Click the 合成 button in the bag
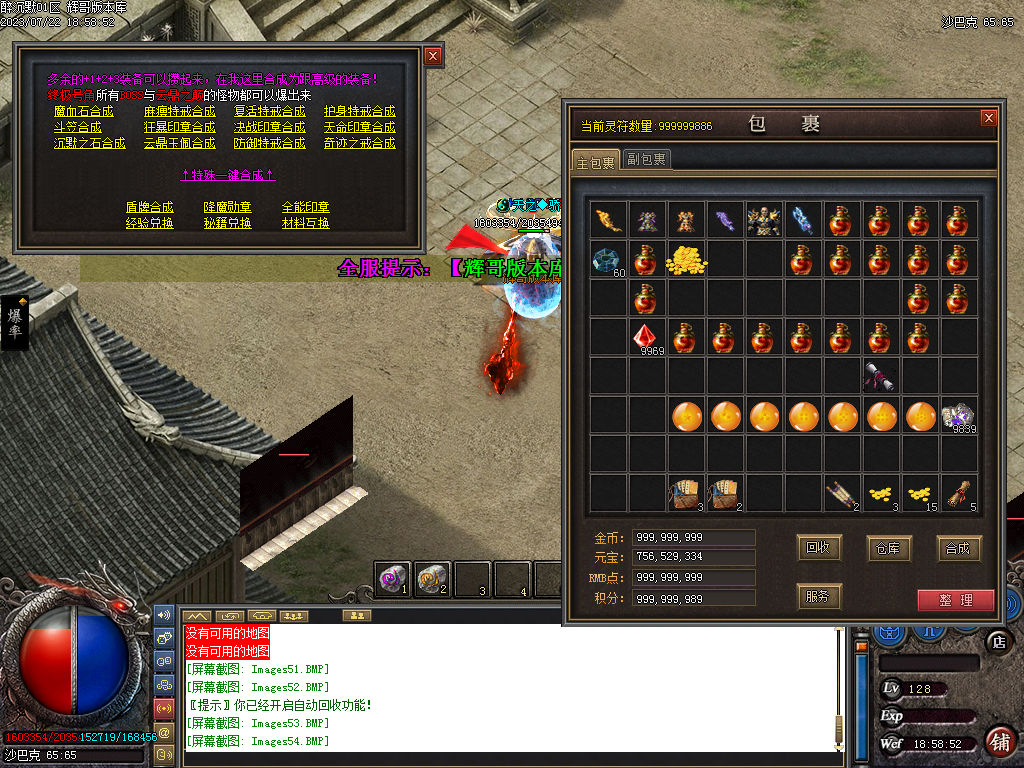 959,548
